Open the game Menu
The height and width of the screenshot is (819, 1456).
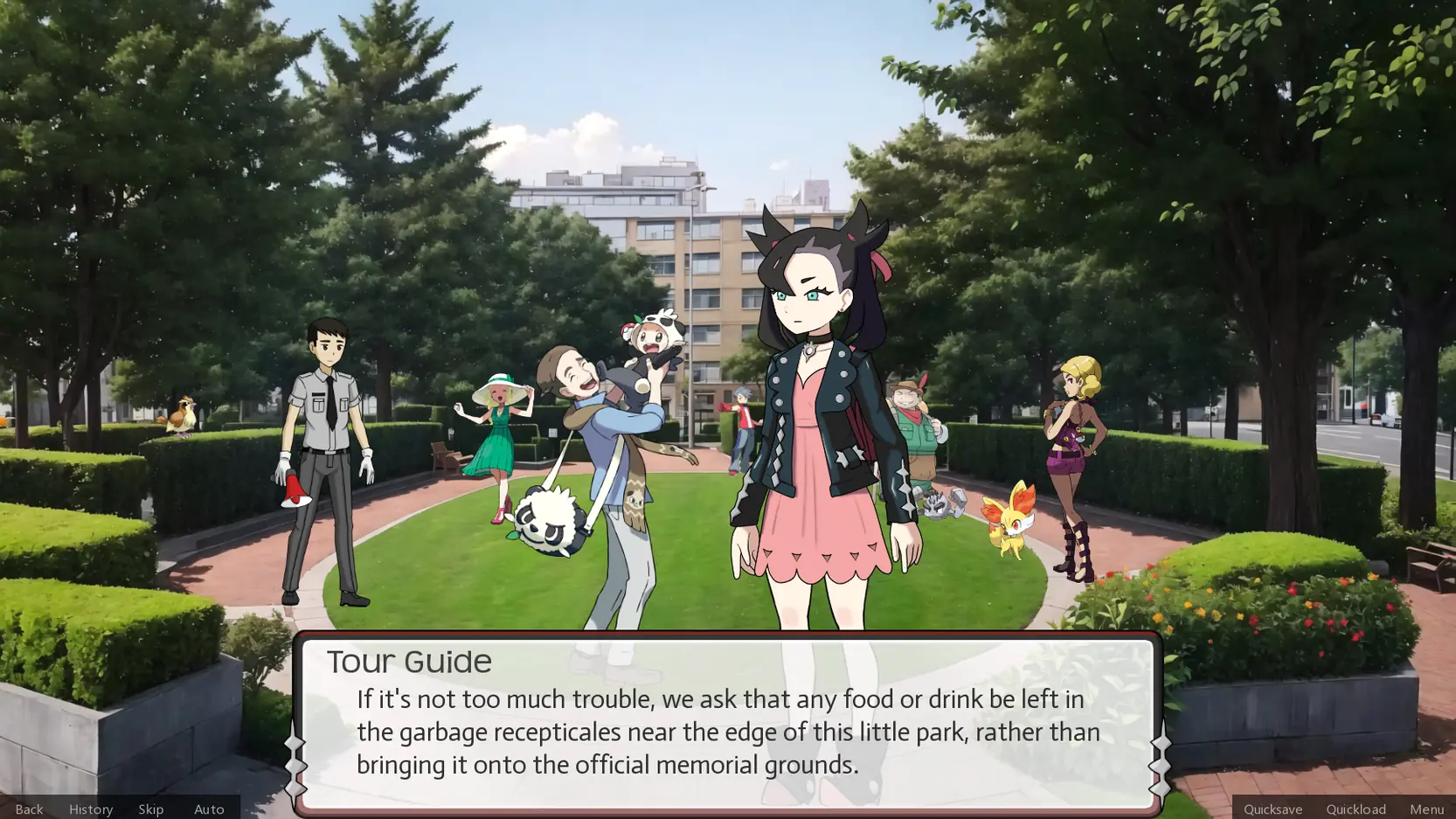tap(1425, 809)
